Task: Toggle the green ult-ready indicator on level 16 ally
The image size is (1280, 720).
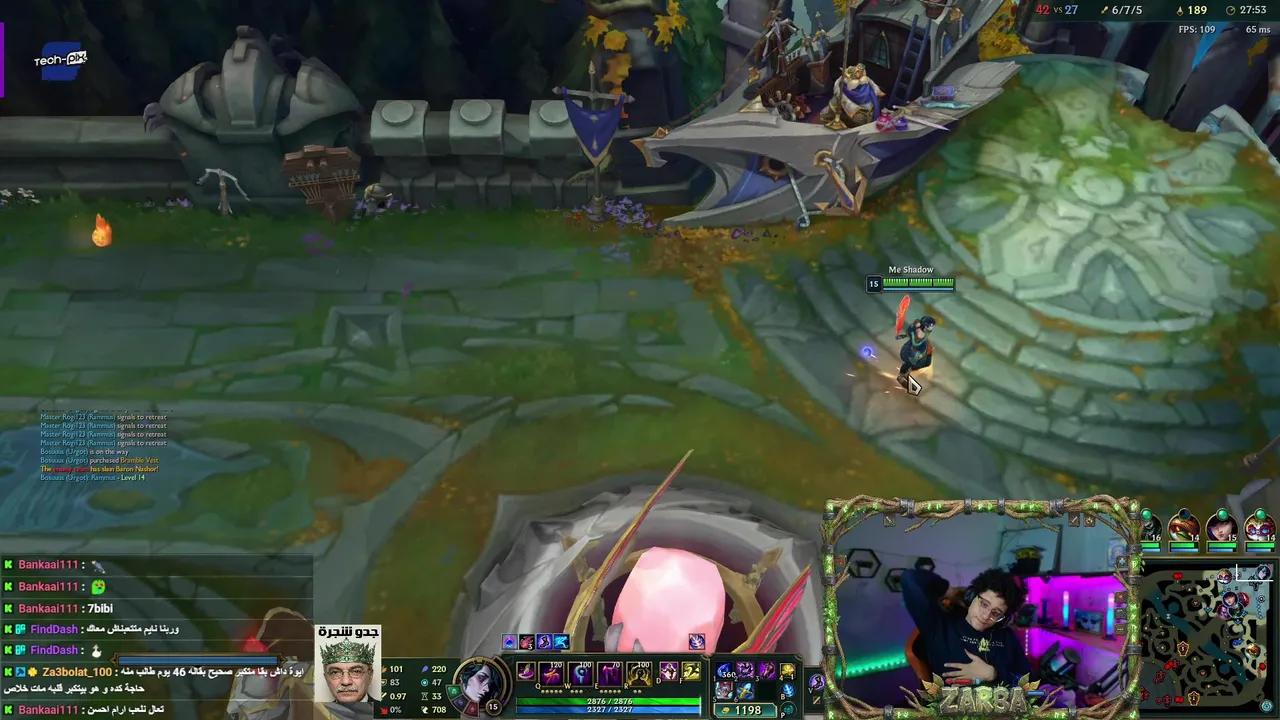Action: pyautogui.click(x=1146, y=514)
